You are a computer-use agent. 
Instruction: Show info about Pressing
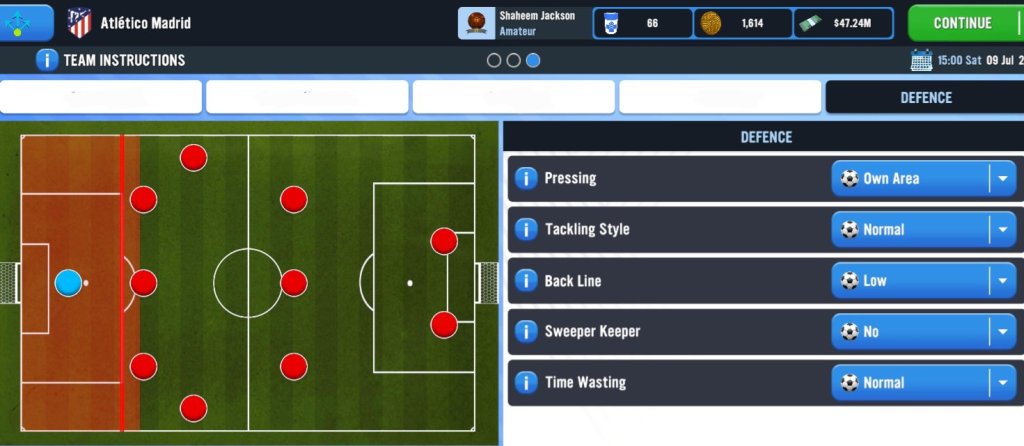(526, 179)
